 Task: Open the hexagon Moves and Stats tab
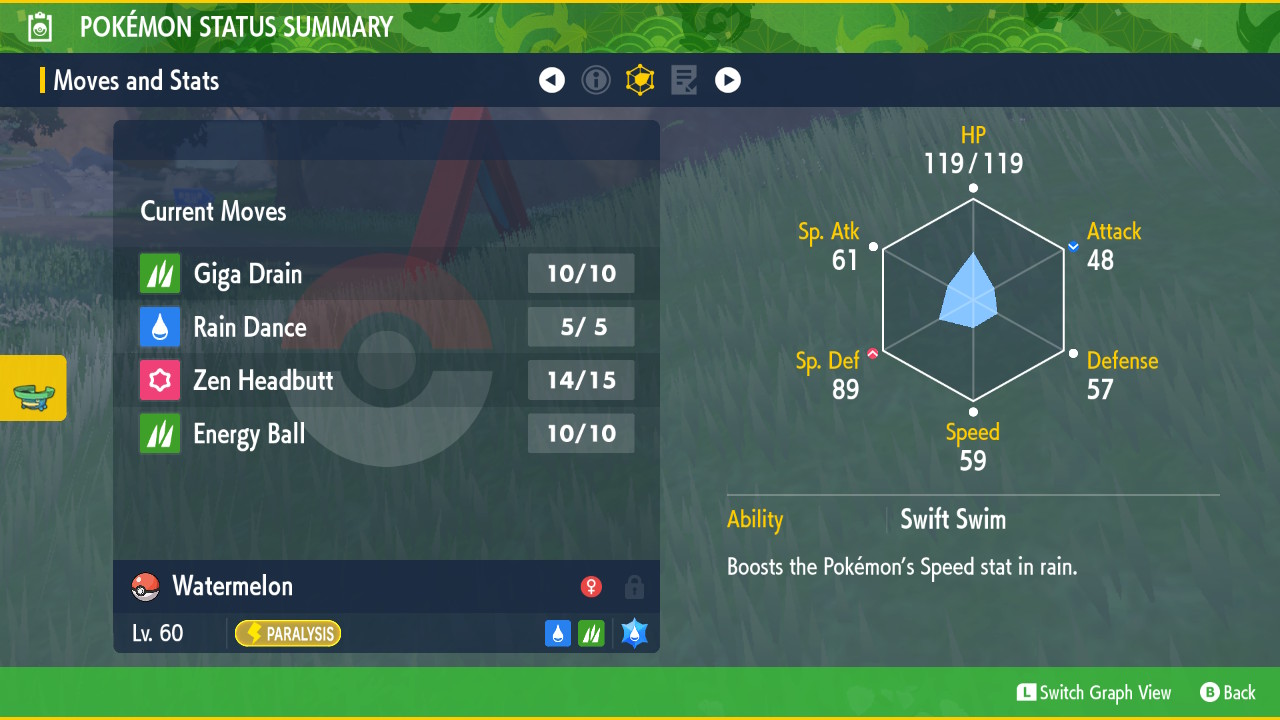(640, 80)
